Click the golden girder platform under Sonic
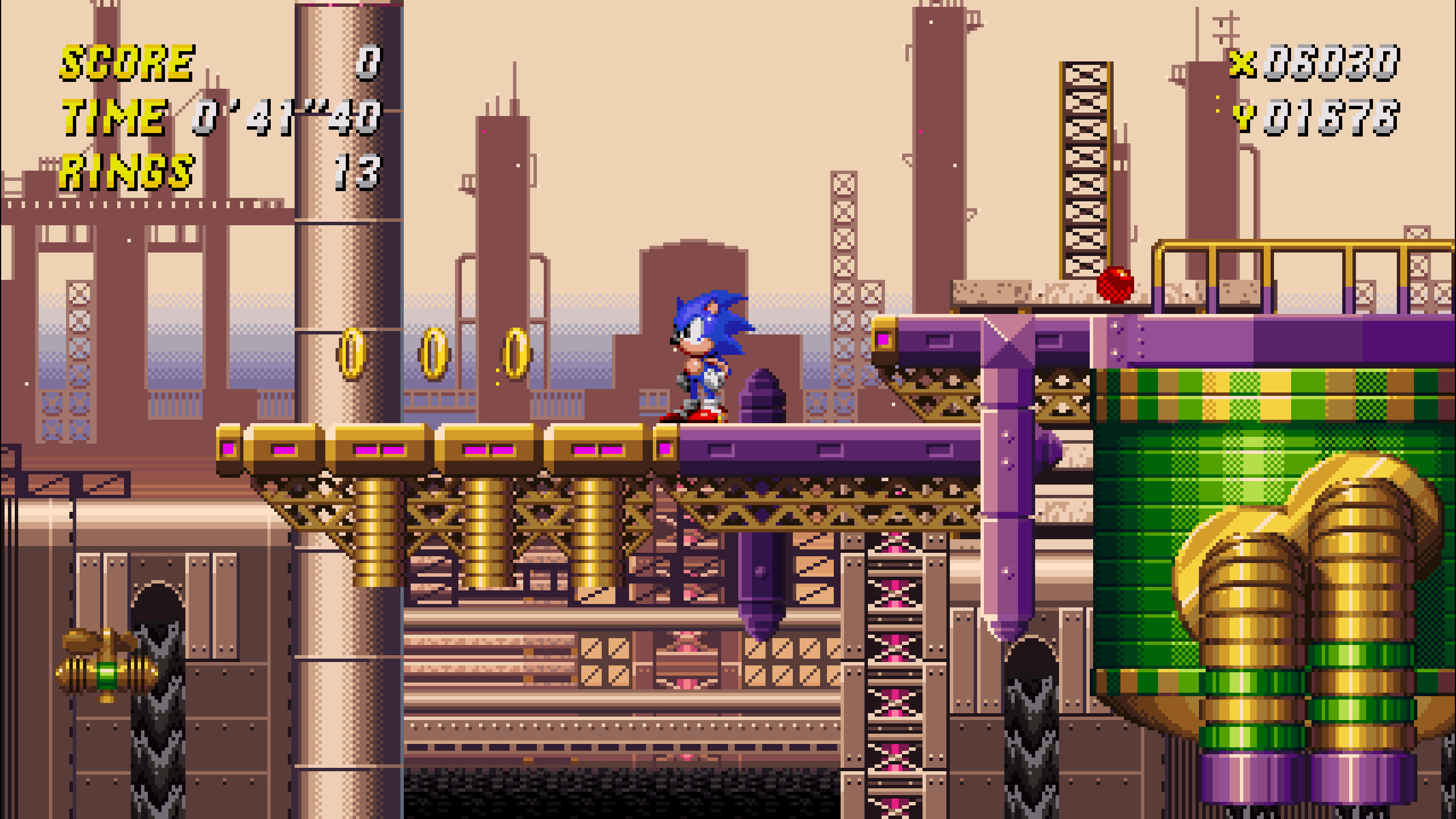Viewport: 1456px width, 819px height. [455, 449]
